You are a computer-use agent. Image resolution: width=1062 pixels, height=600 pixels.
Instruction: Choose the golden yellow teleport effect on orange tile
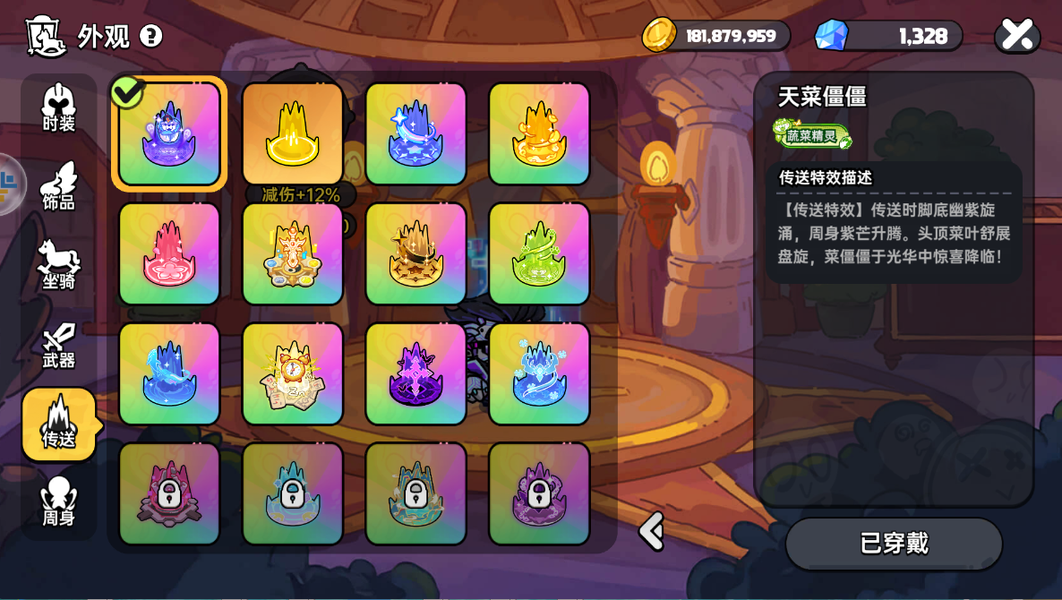point(293,134)
